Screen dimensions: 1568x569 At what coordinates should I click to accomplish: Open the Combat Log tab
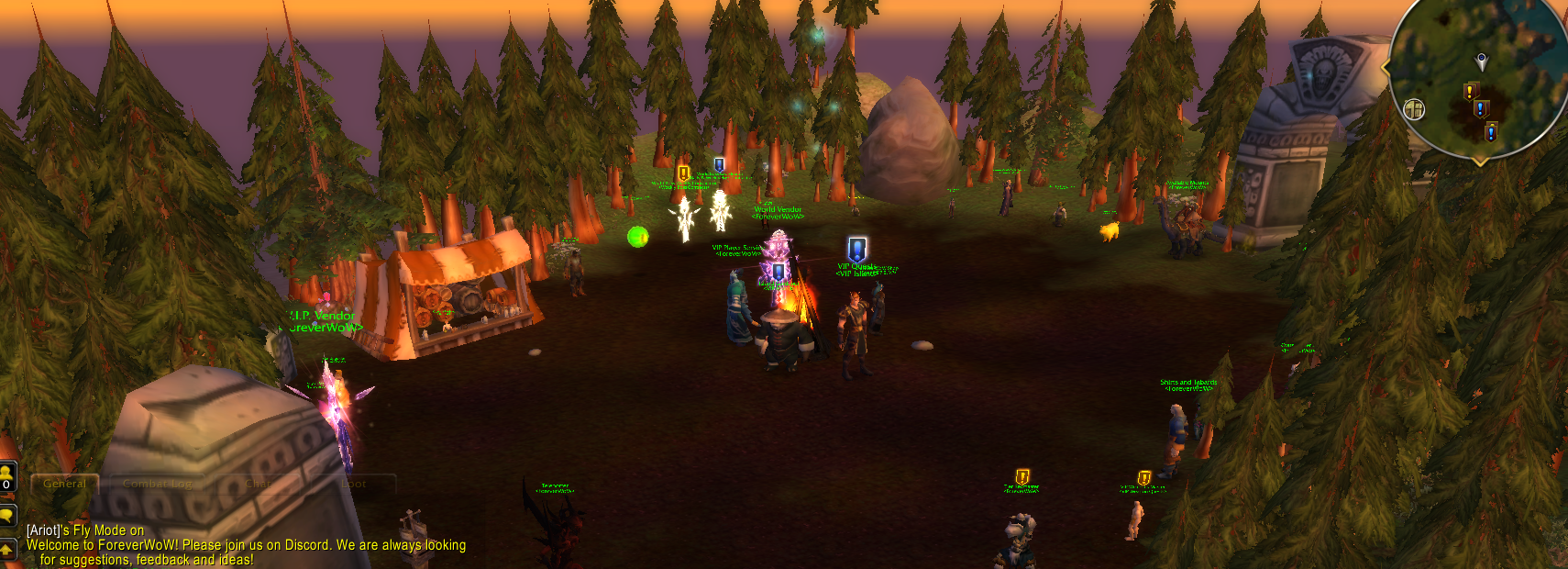[x=158, y=484]
